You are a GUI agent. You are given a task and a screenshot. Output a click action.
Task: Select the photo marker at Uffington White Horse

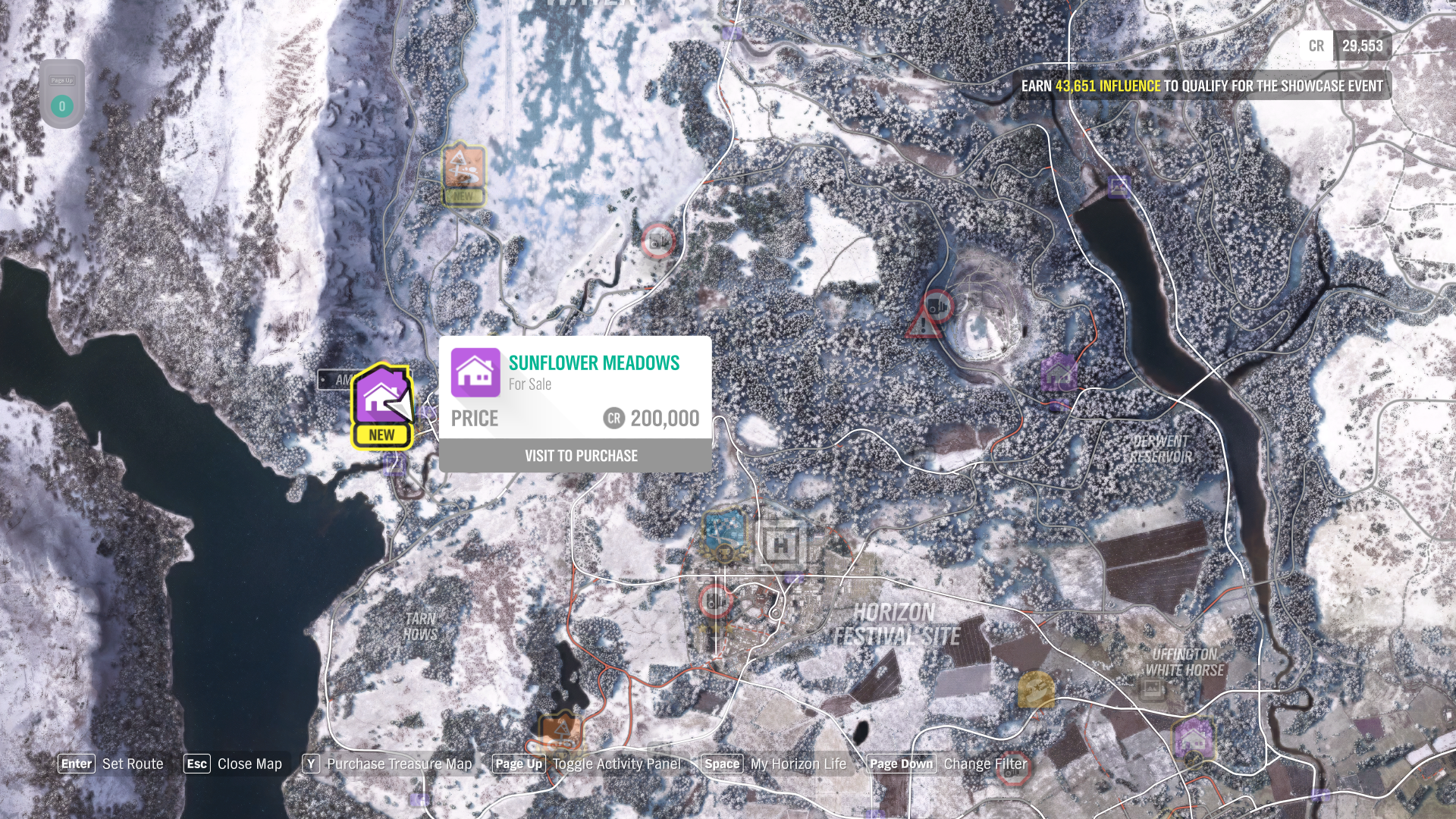1151,689
